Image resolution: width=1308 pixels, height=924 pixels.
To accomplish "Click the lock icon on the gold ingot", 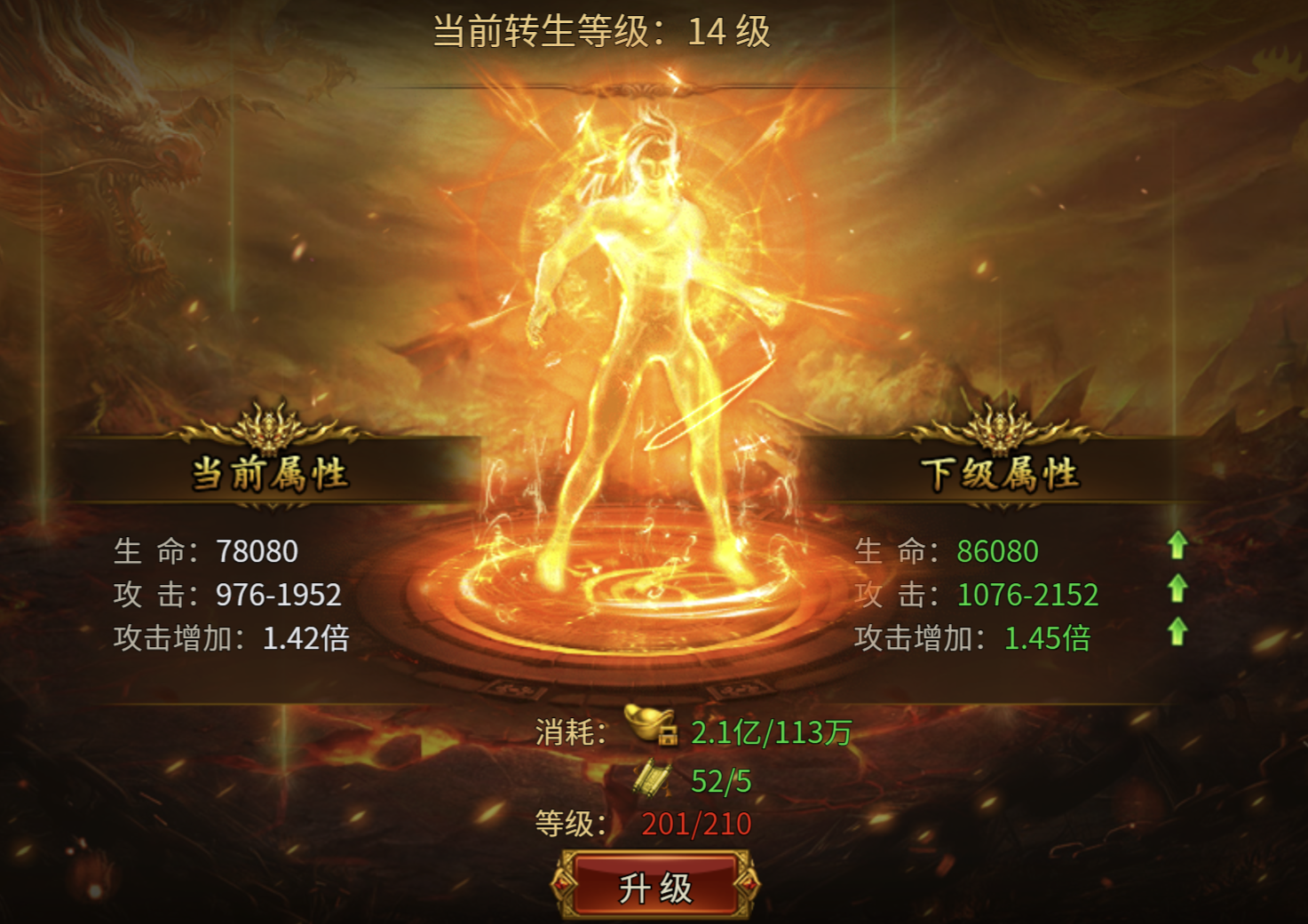I will coord(668,735).
